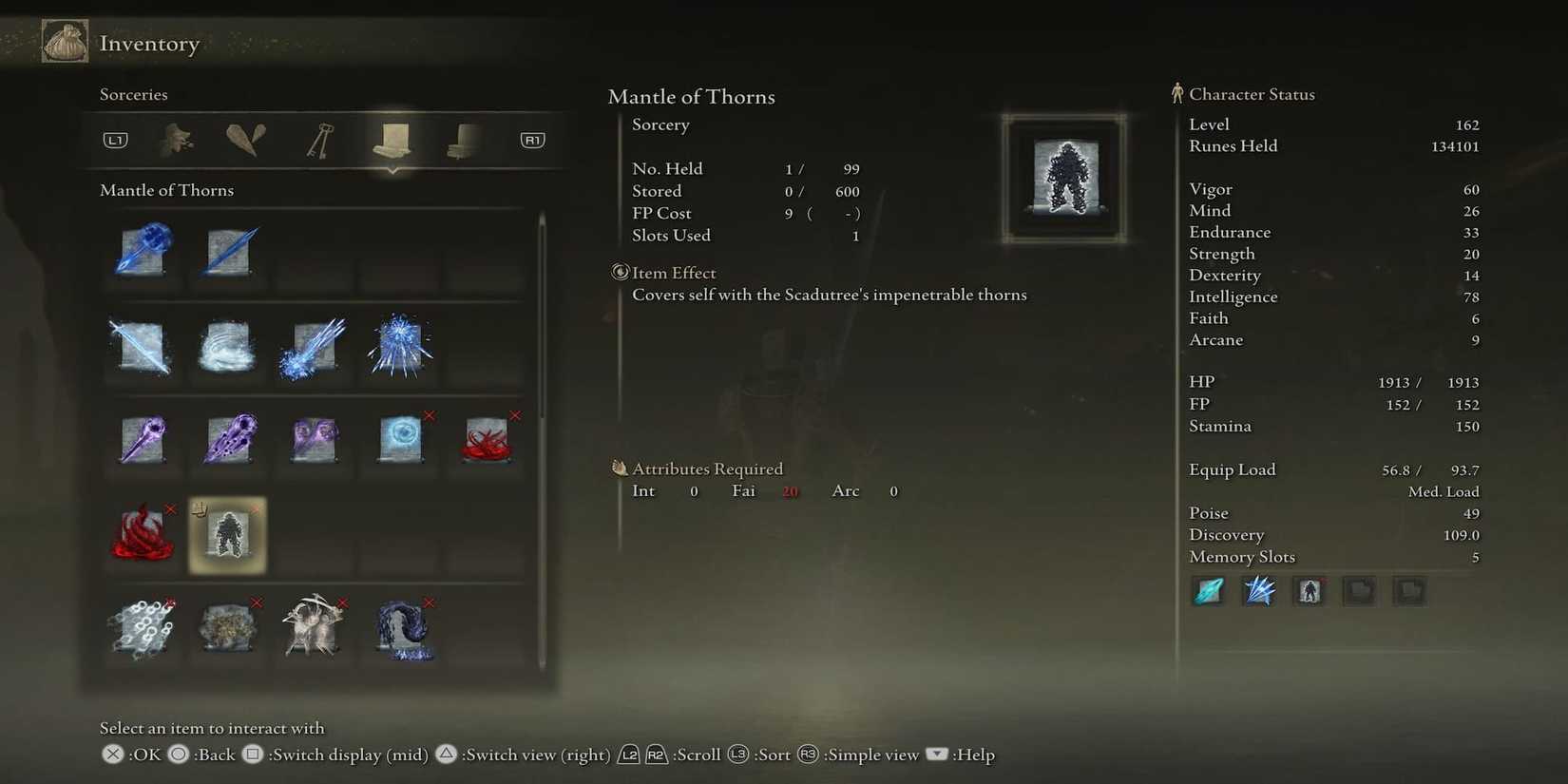Select the Freezing Mist sorcery icon
The image size is (1568, 784).
[x=226, y=349]
